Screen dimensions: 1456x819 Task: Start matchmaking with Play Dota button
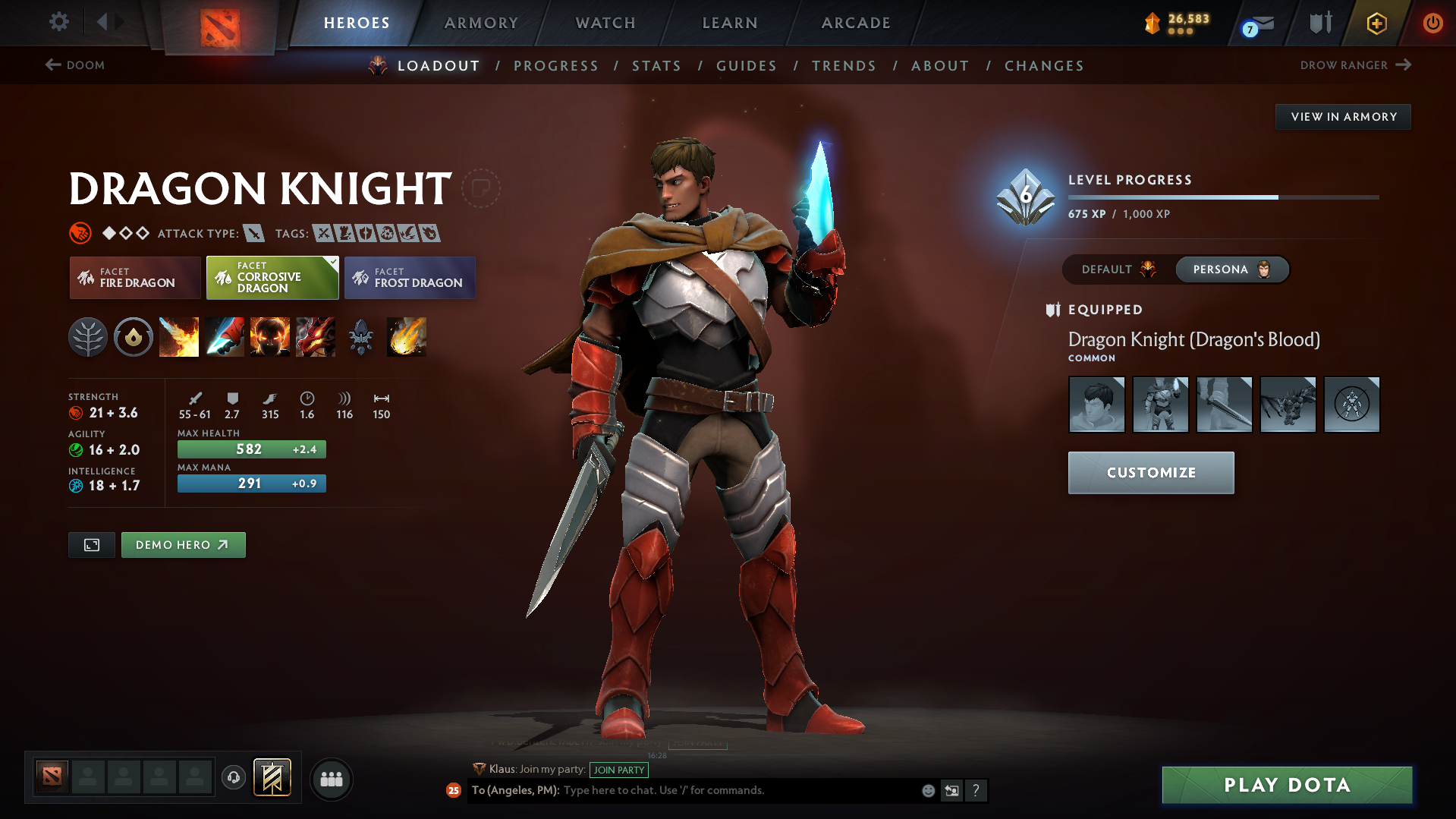click(x=1287, y=785)
